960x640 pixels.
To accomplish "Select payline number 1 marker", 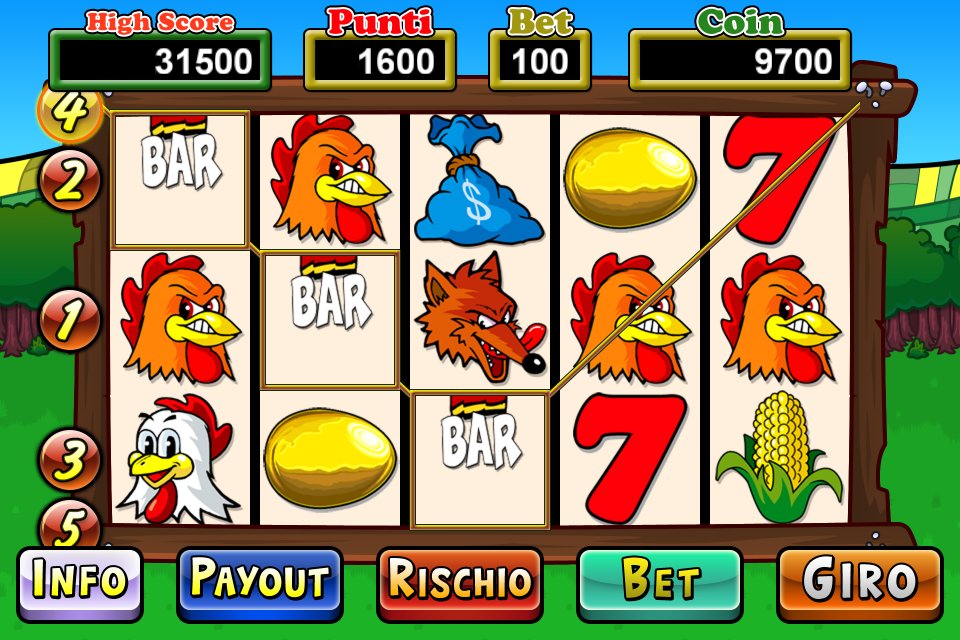I will pos(70,320).
